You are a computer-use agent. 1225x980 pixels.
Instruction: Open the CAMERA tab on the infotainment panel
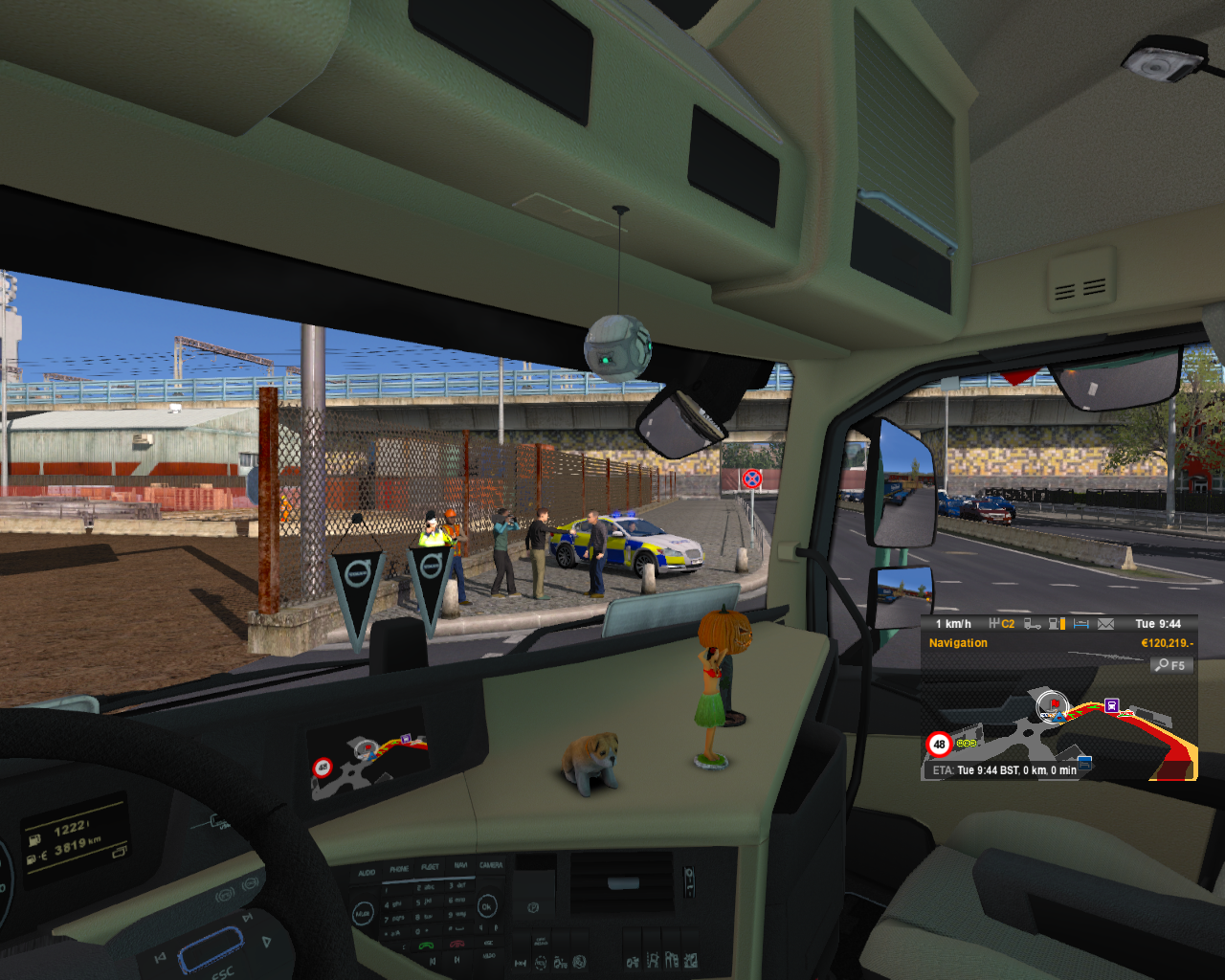[x=491, y=864]
